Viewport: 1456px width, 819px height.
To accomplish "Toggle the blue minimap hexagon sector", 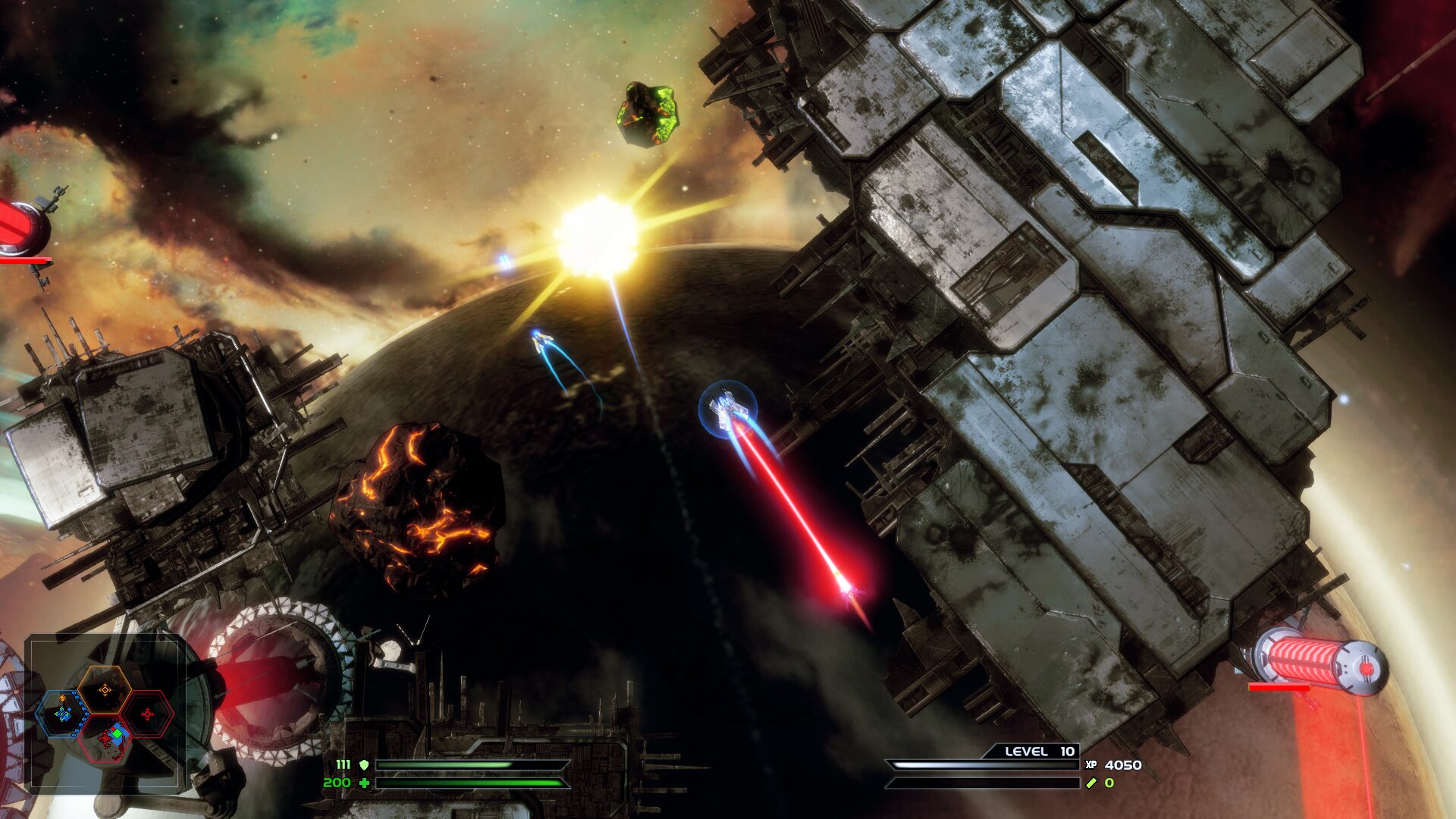I will tap(60, 713).
